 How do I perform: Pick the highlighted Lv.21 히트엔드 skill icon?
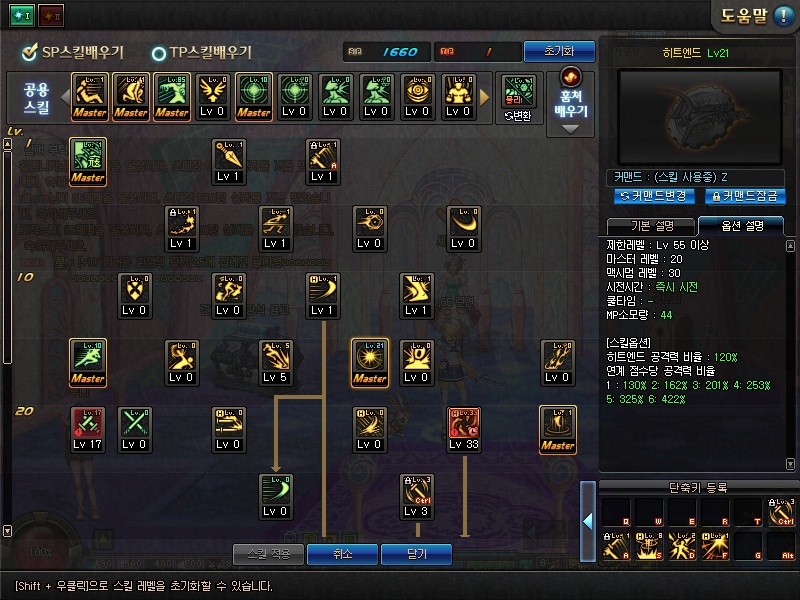tap(370, 357)
